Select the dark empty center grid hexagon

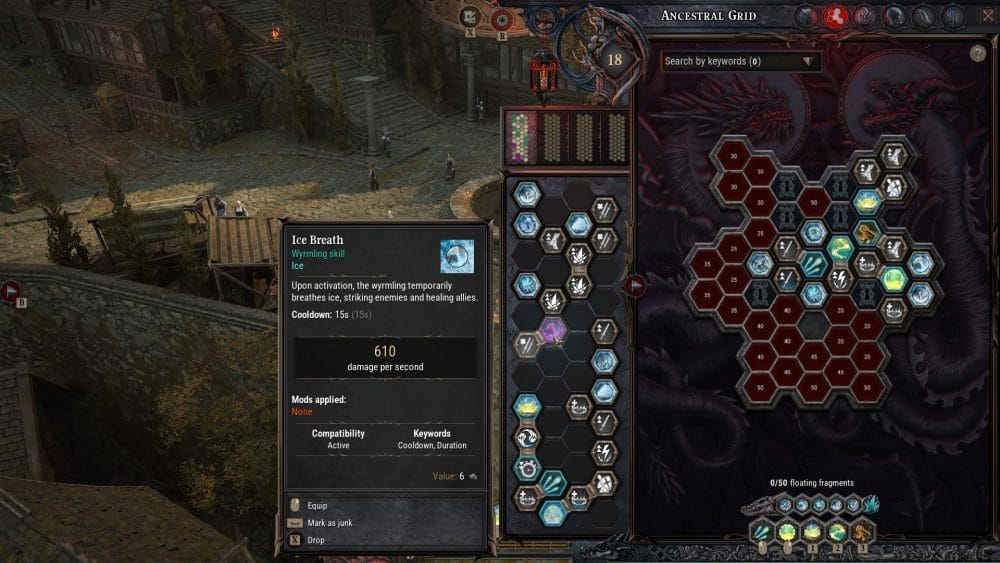pyautogui.click(x=816, y=325)
